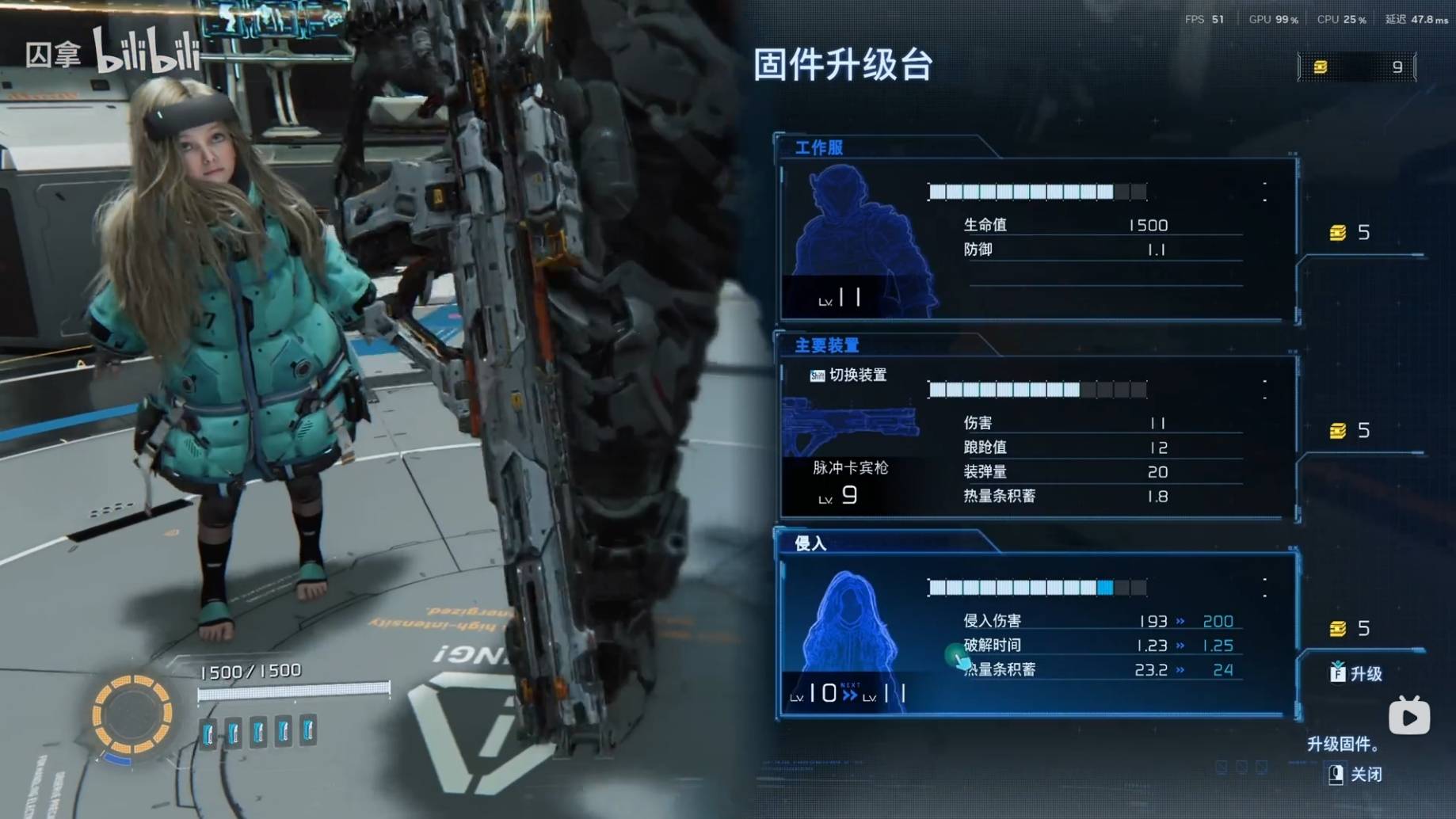Select the 工作服 suit upgrade panel
Viewport: 1456px width, 819px height.
[1036, 239]
